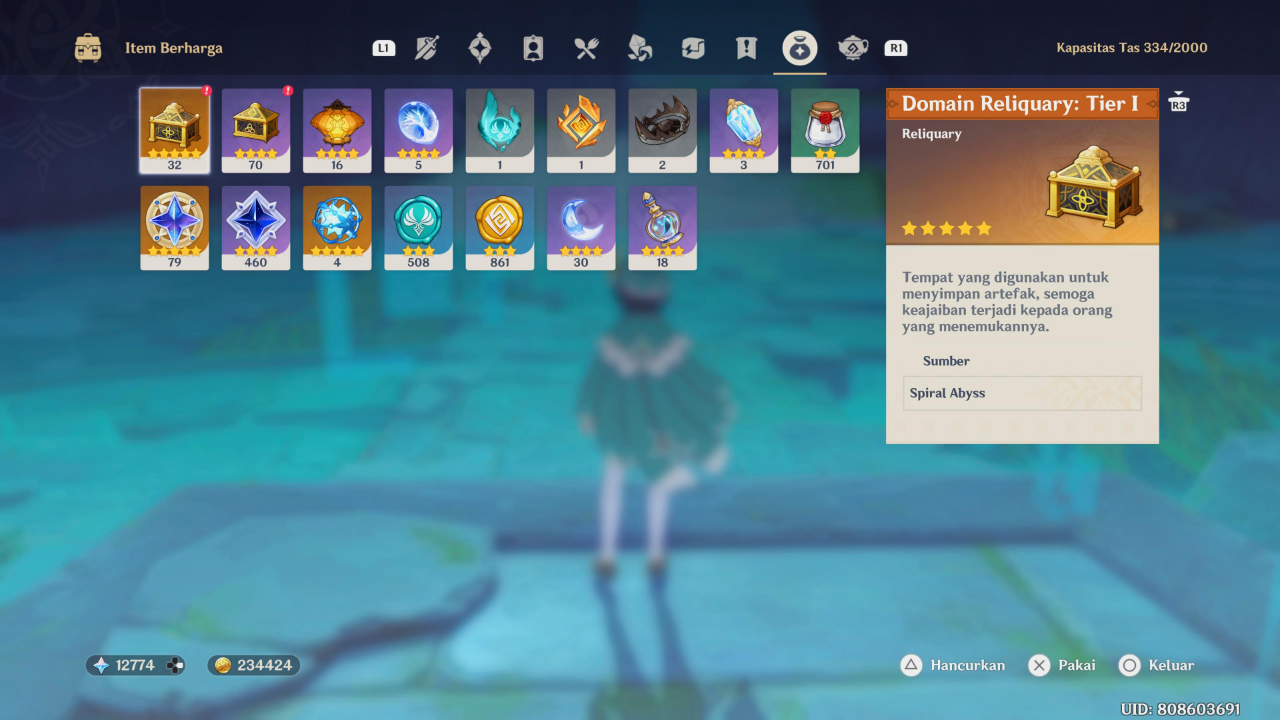Viewport: 1280px width, 720px height.
Task: Choose the golden Geo Sigil stack
Action: (500, 227)
